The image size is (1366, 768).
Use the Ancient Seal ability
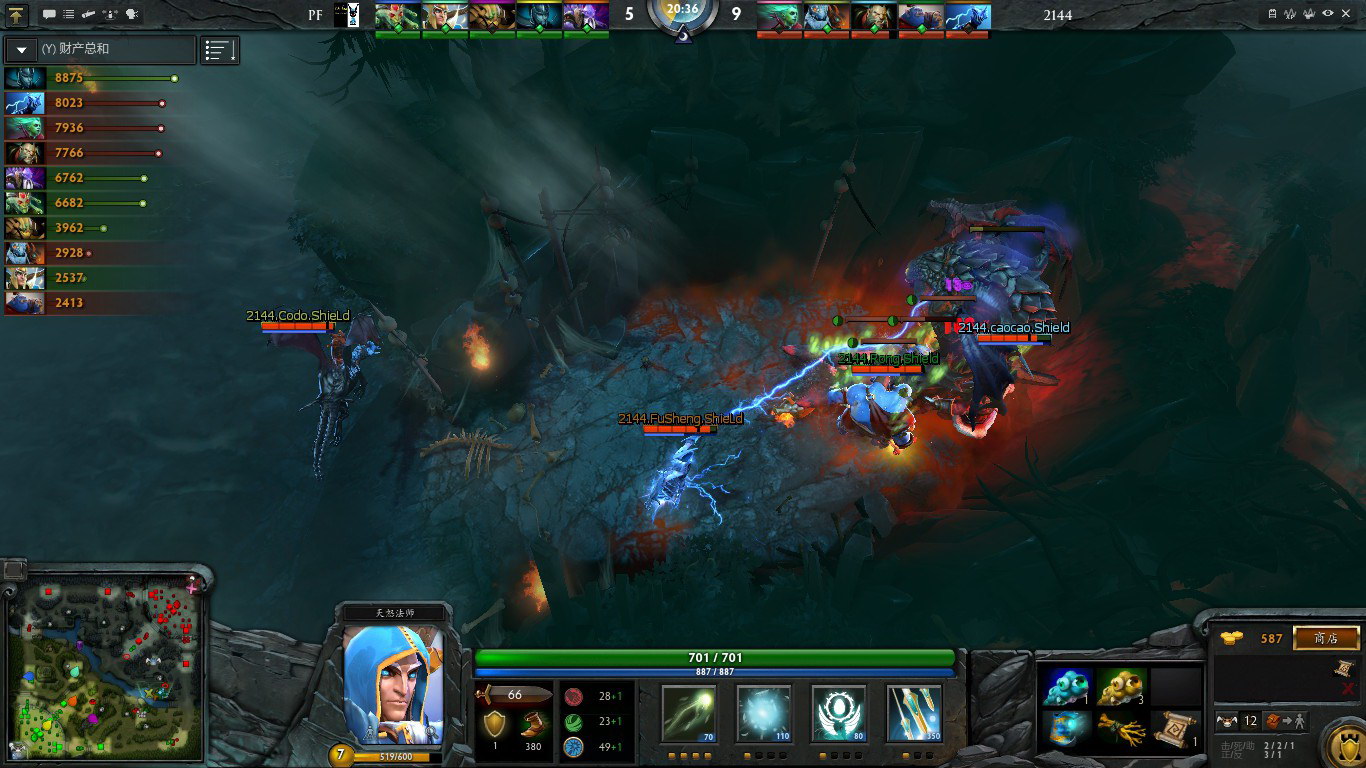pyautogui.click(x=838, y=713)
